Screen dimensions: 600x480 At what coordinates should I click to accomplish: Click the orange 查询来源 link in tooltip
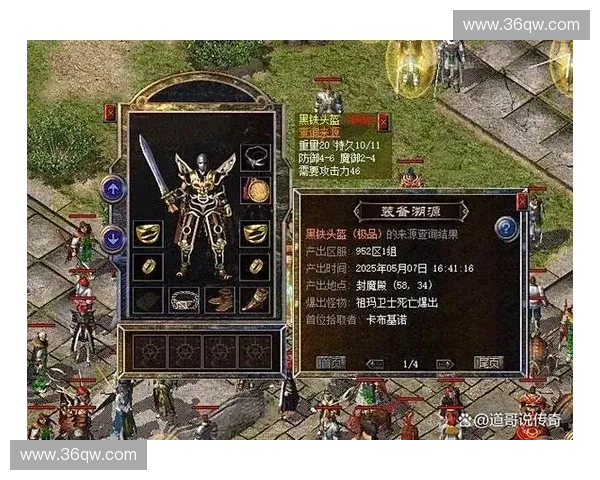(x=320, y=133)
